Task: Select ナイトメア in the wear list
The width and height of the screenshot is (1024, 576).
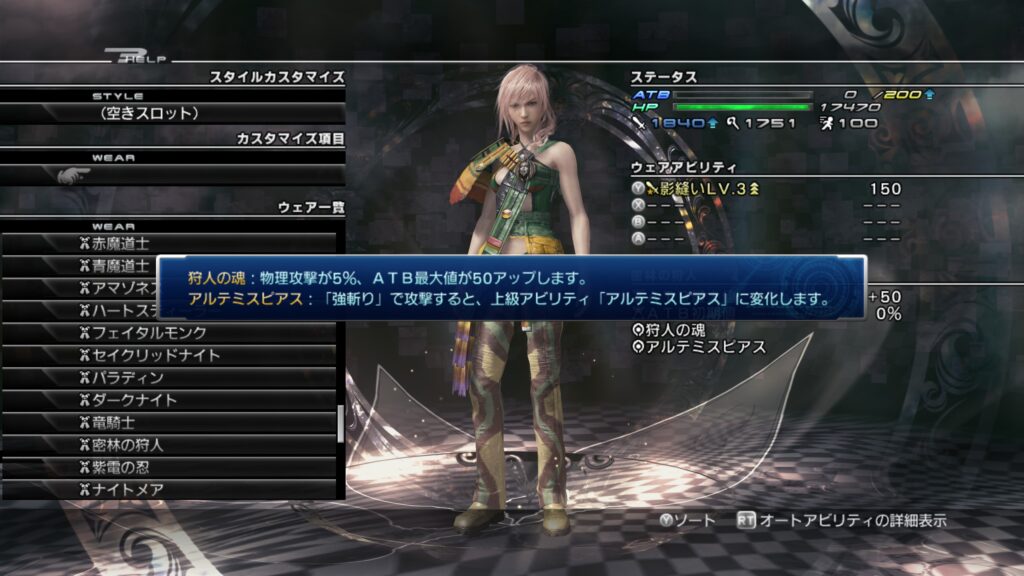Action: click(170, 490)
